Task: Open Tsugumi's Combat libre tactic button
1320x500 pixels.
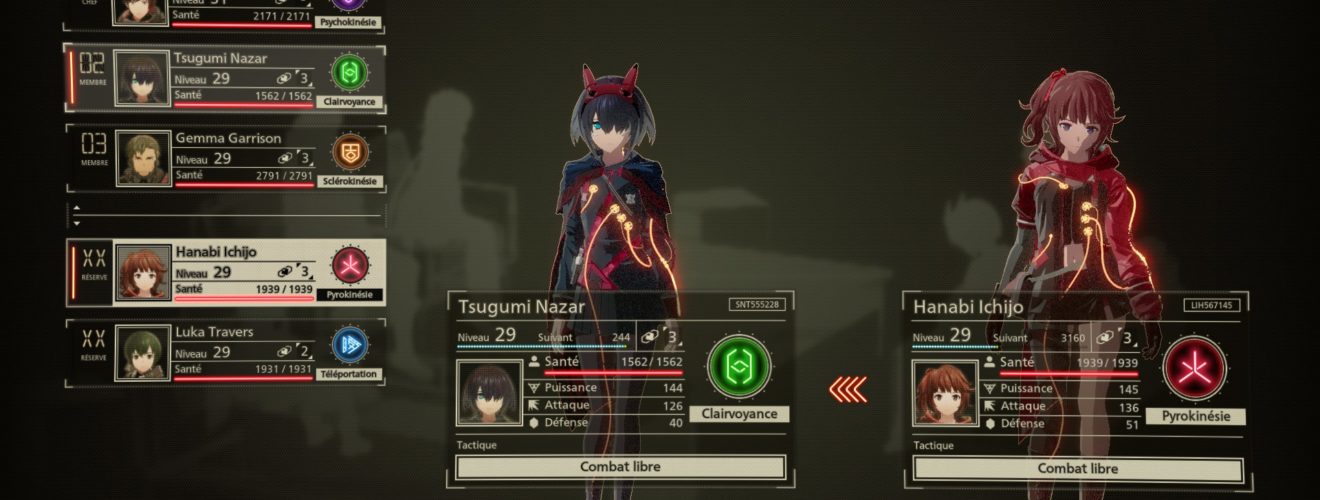Action: pos(620,467)
